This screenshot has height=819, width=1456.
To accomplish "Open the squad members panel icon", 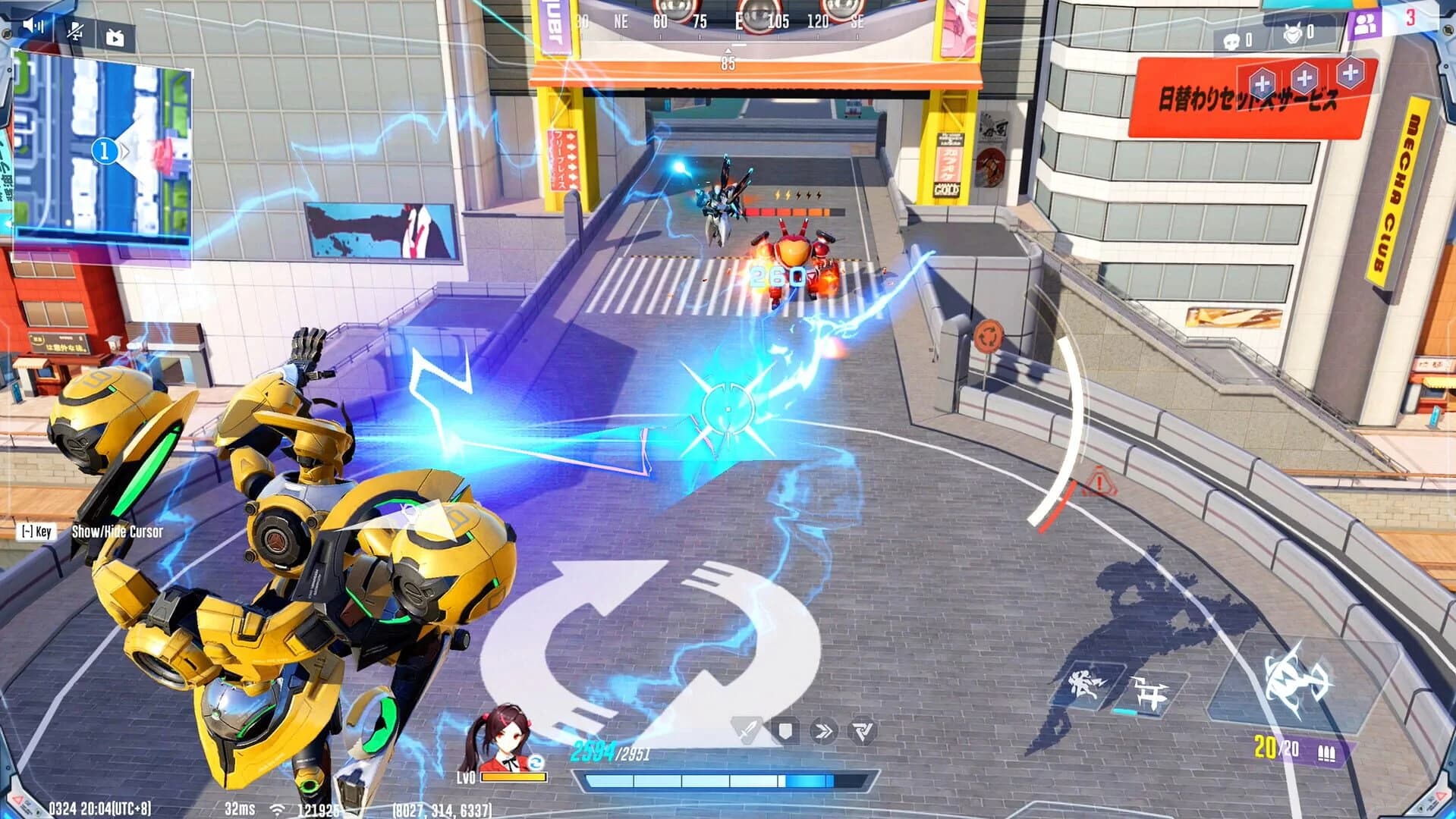I will point(1366,24).
